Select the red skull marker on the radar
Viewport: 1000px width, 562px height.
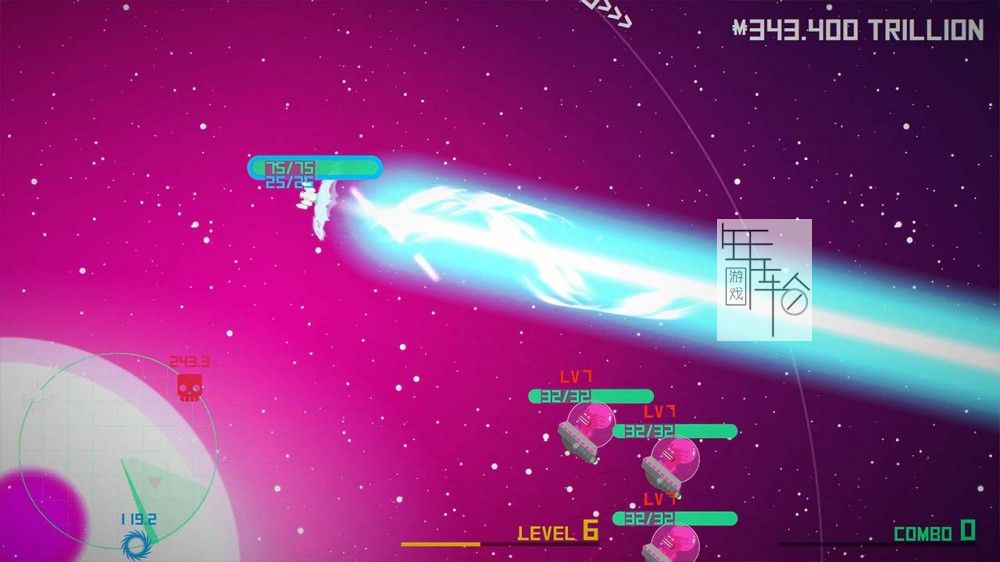[188, 387]
